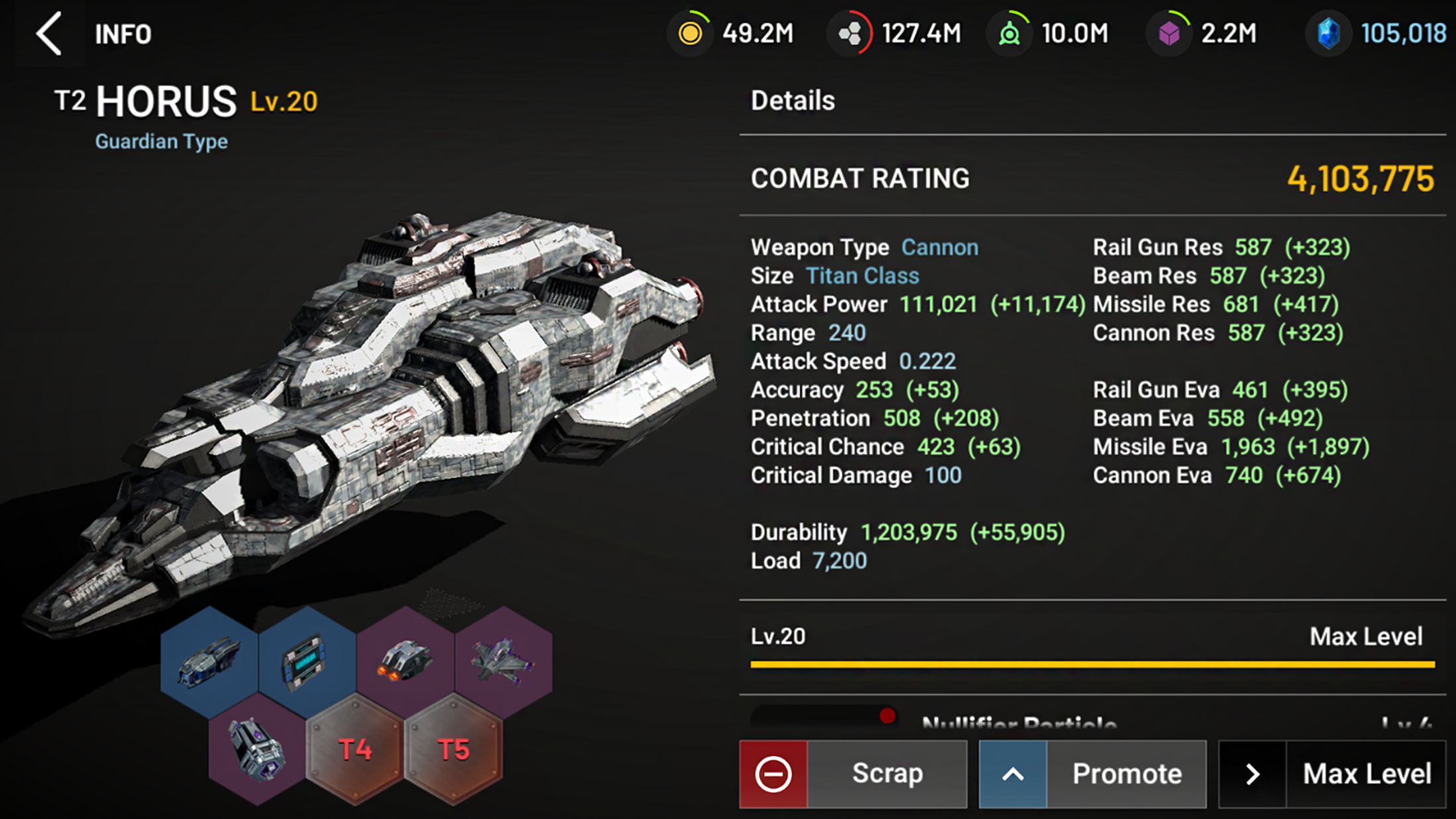Tap the gold coin resource icon
This screenshot has height=819, width=1456.
point(690,33)
